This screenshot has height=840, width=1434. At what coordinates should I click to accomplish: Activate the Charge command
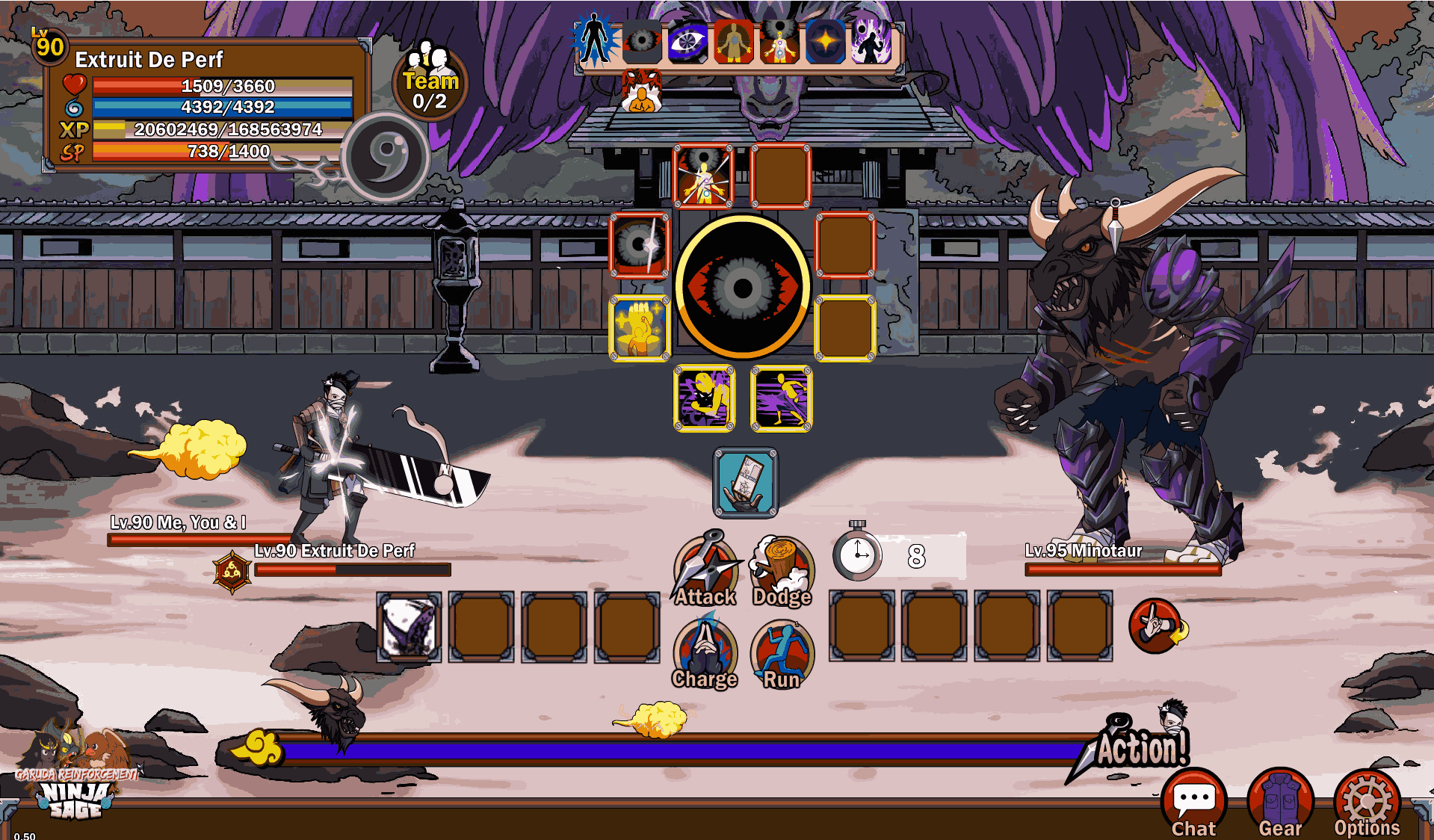[705, 652]
